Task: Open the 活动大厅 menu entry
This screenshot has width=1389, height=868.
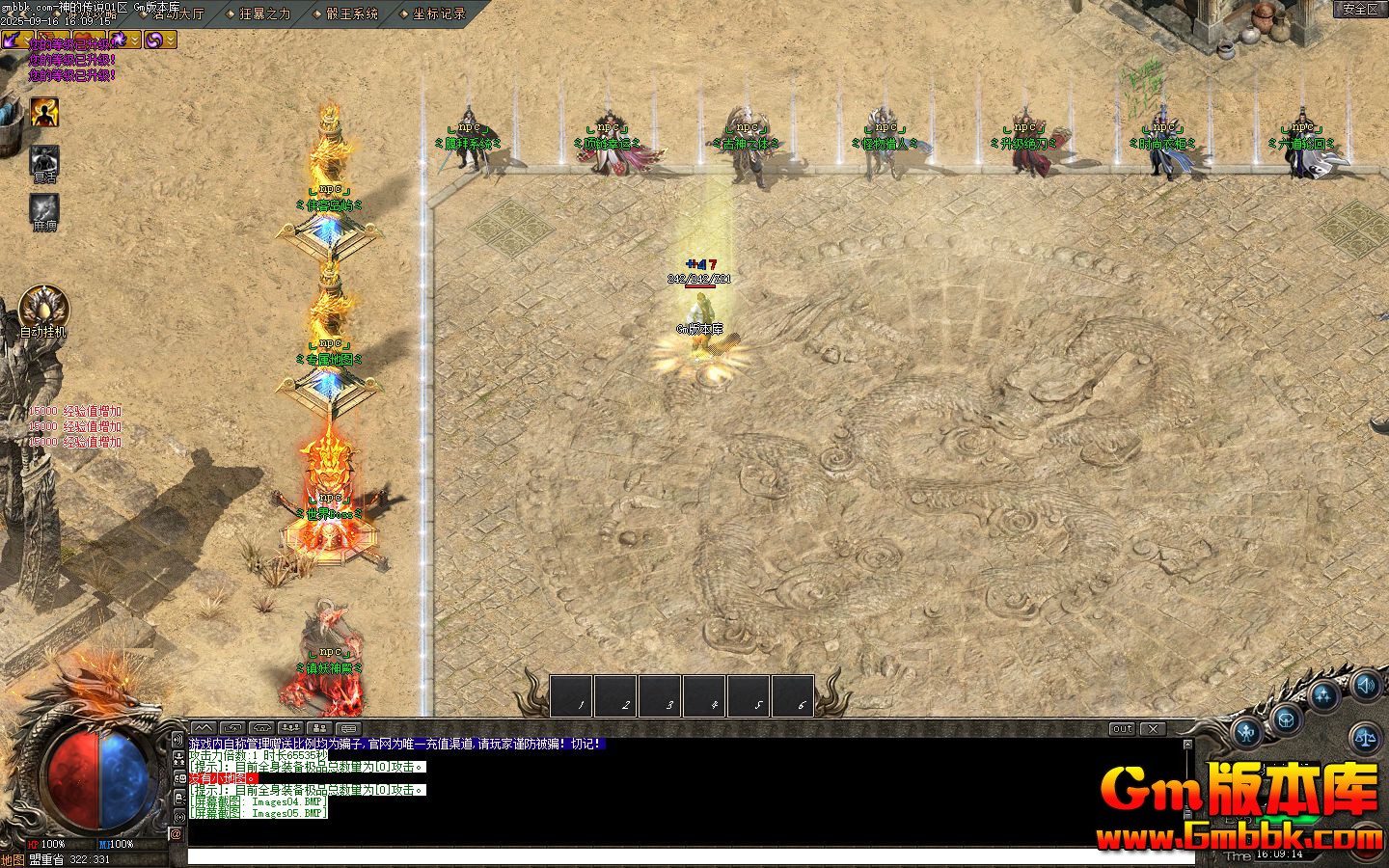Action: point(177,14)
